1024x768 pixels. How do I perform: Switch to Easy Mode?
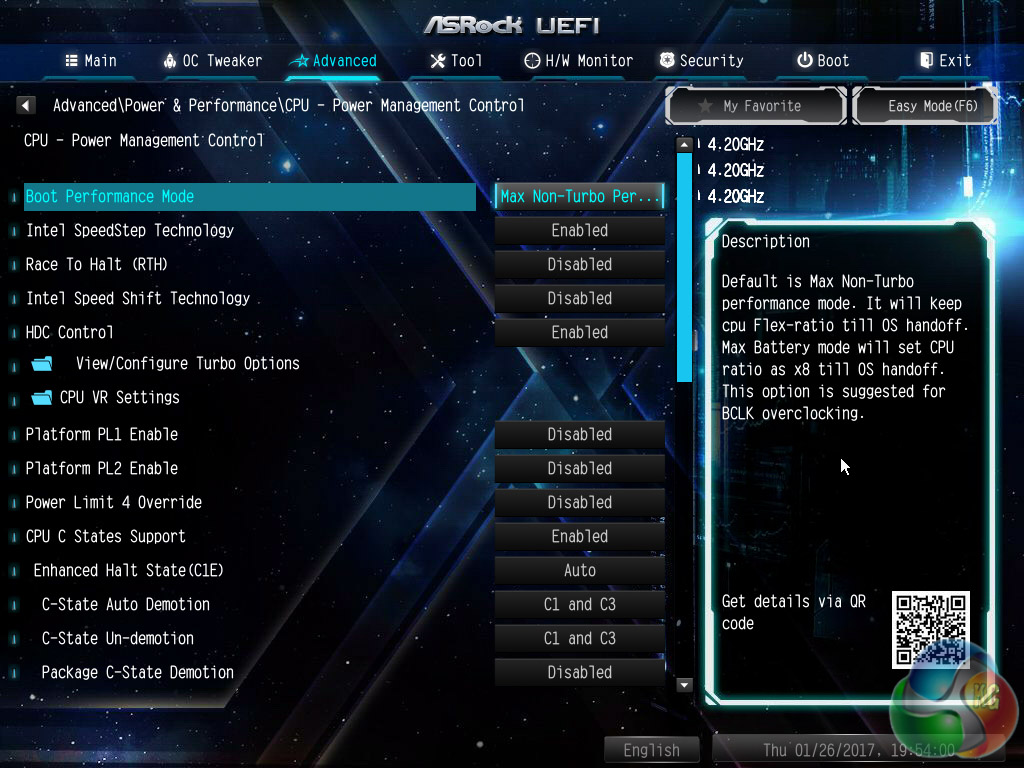click(924, 105)
